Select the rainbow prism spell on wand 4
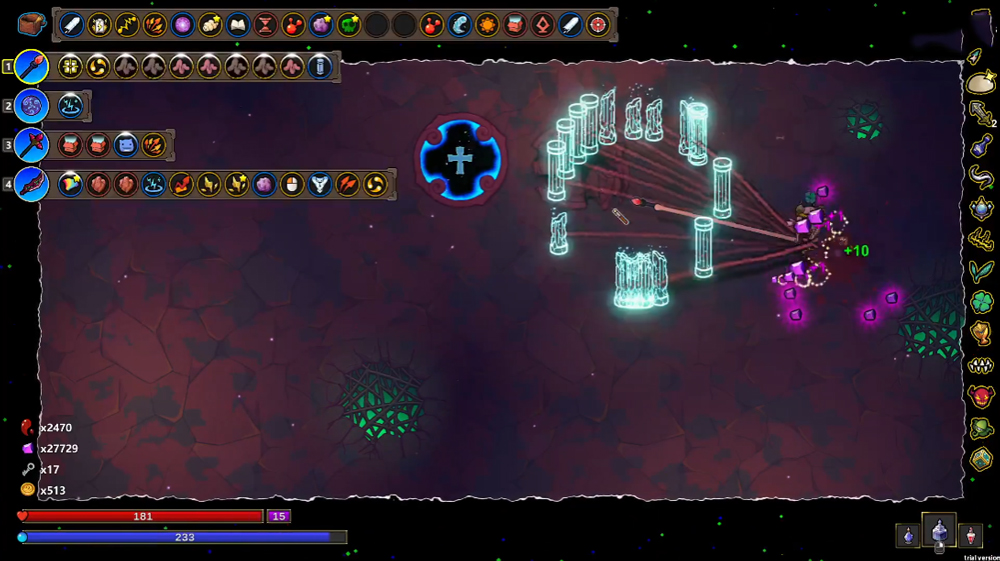1000x561 pixels. (71, 185)
